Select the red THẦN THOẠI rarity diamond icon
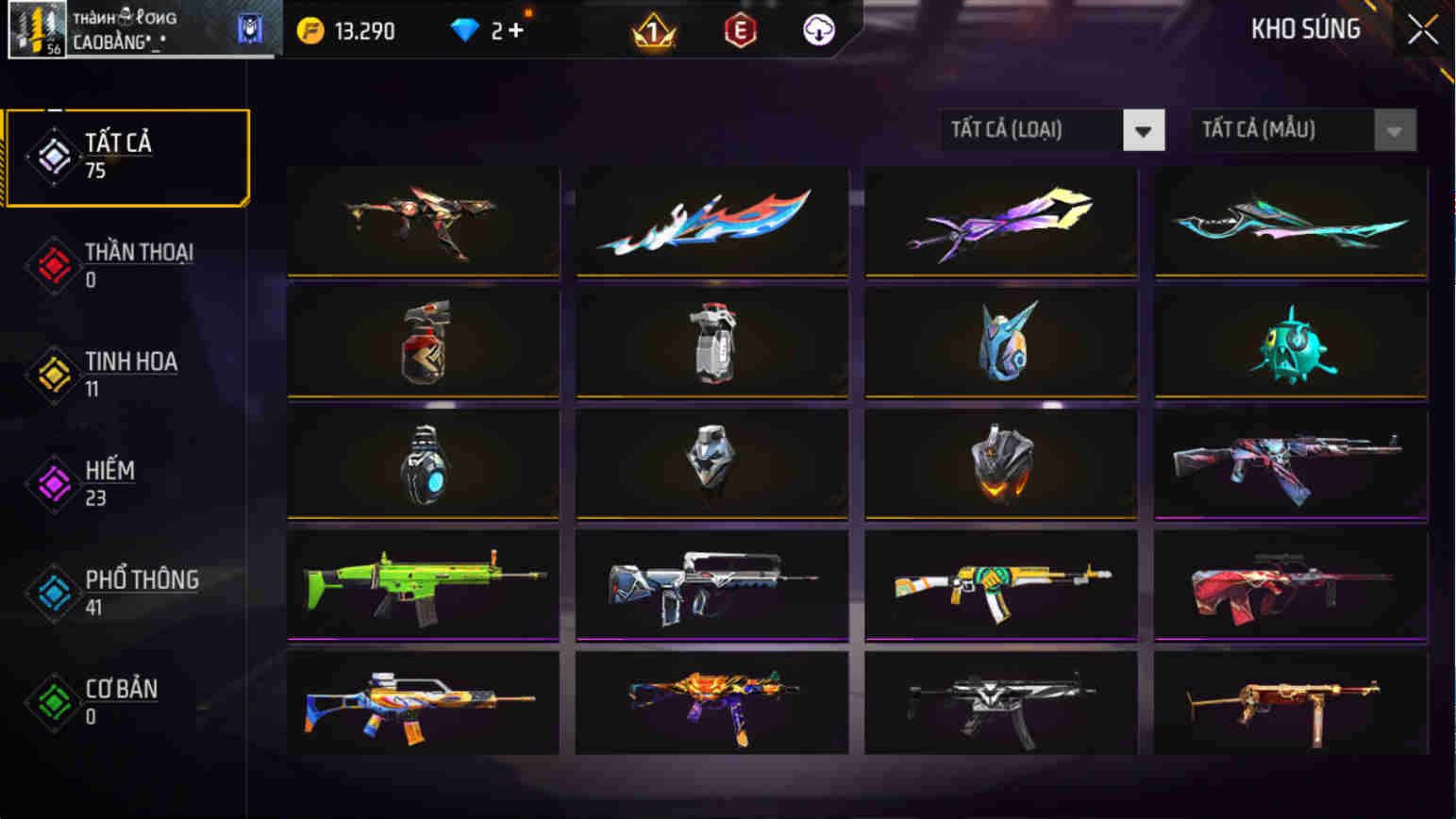The height and width of the screenshot is (819, 1456). coord(54,265)
